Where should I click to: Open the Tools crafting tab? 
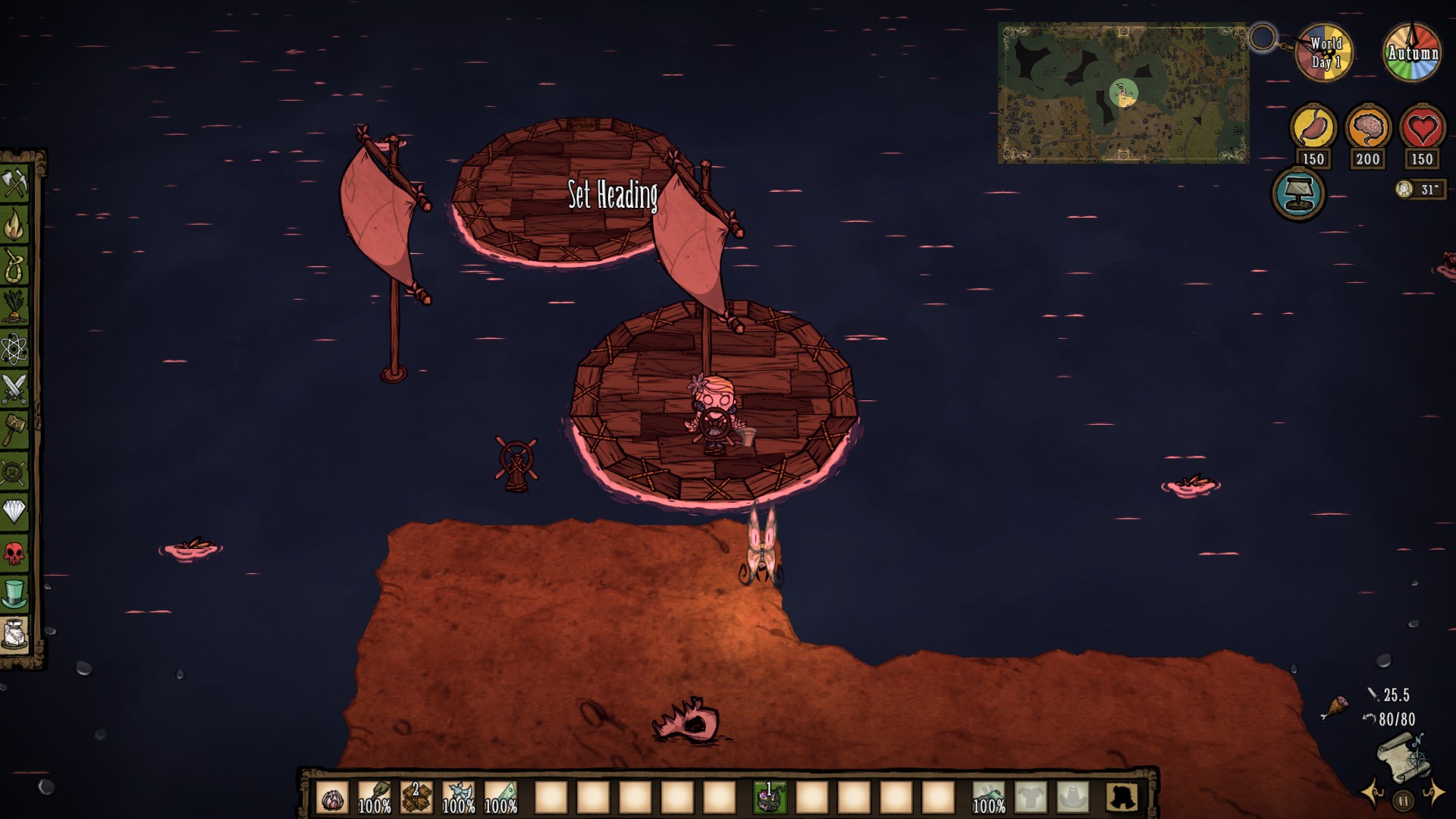click(x=14, y=184)
